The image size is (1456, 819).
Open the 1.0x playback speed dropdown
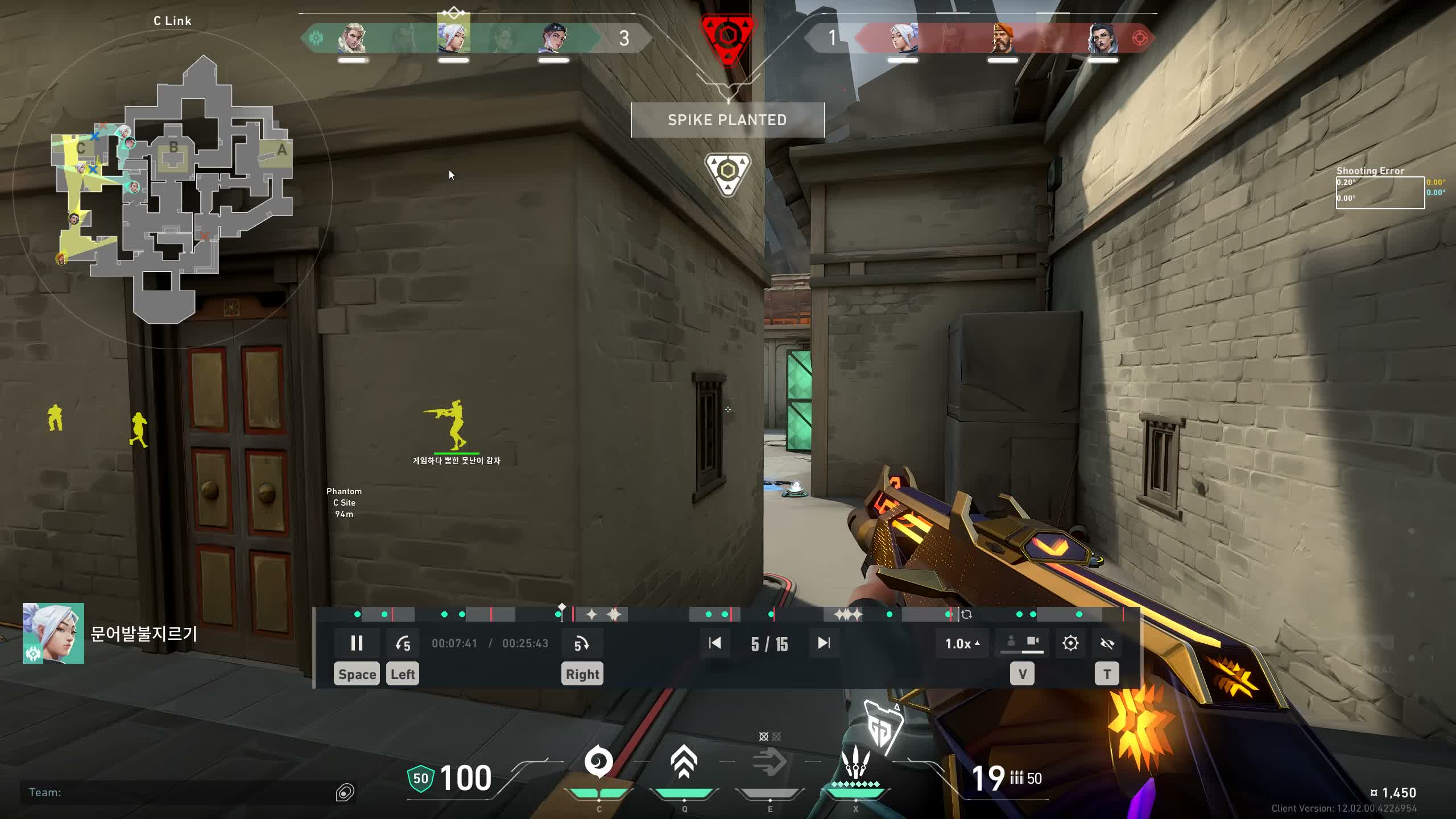[962, 643]
